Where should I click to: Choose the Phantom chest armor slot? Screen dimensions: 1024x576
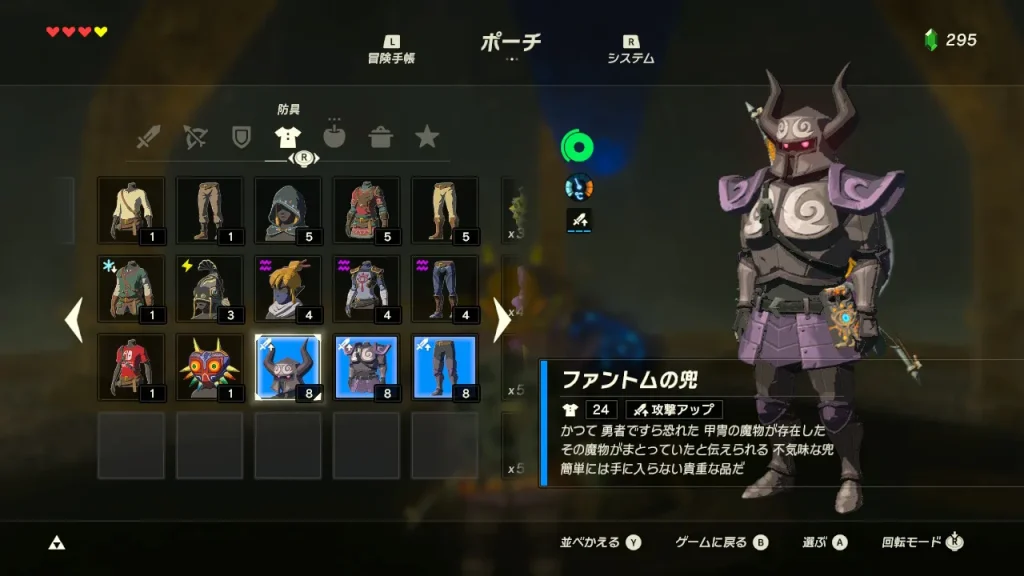(366, 367)
